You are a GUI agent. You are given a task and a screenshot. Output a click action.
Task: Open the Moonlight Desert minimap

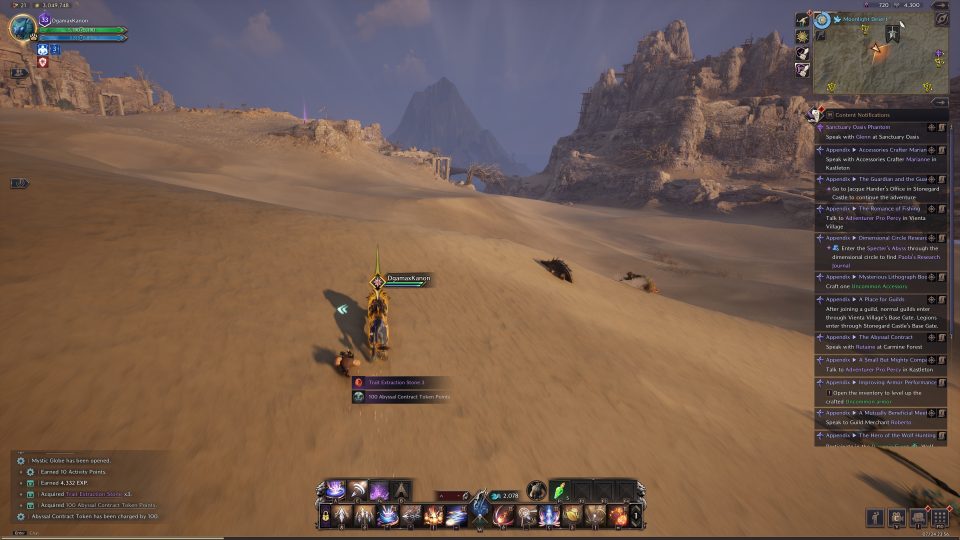[x=880, y=60]
